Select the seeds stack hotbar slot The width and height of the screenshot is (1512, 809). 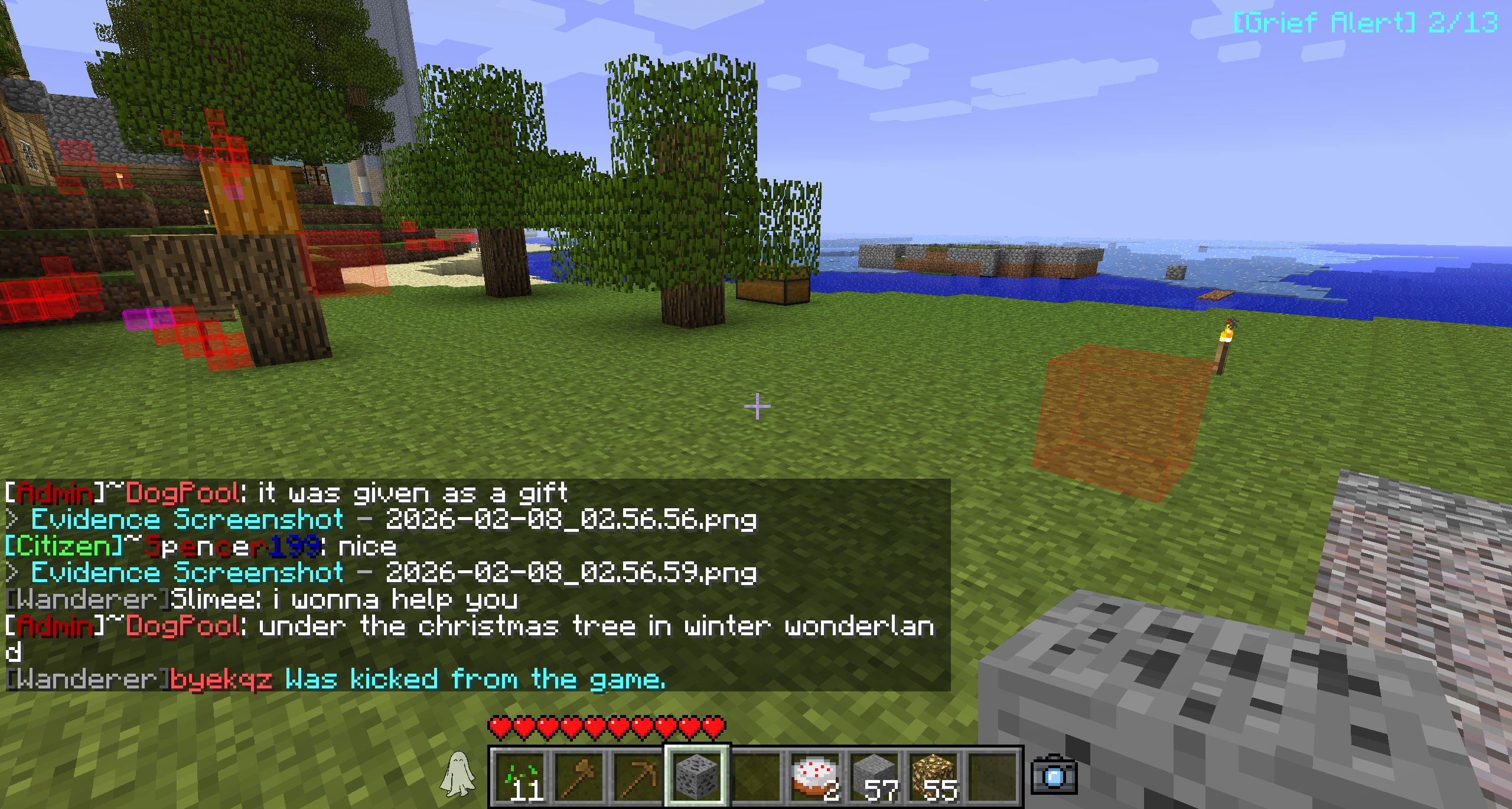[x=520, y=776]
